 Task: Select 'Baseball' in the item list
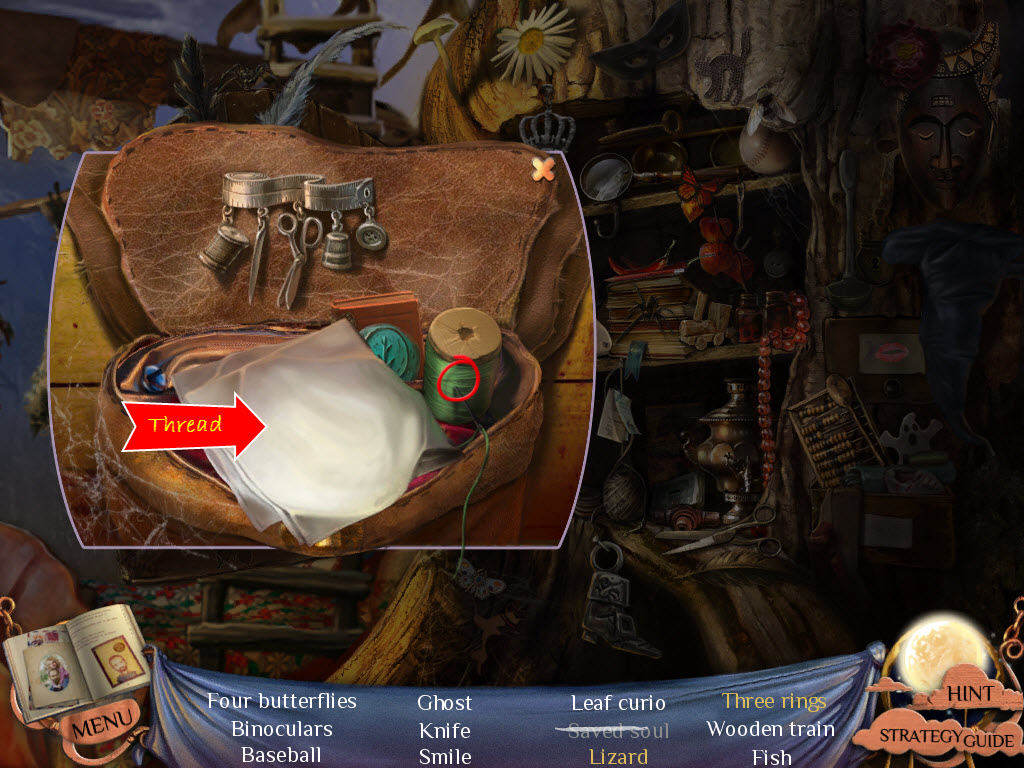pyautogui.click(x=281, y=755)
